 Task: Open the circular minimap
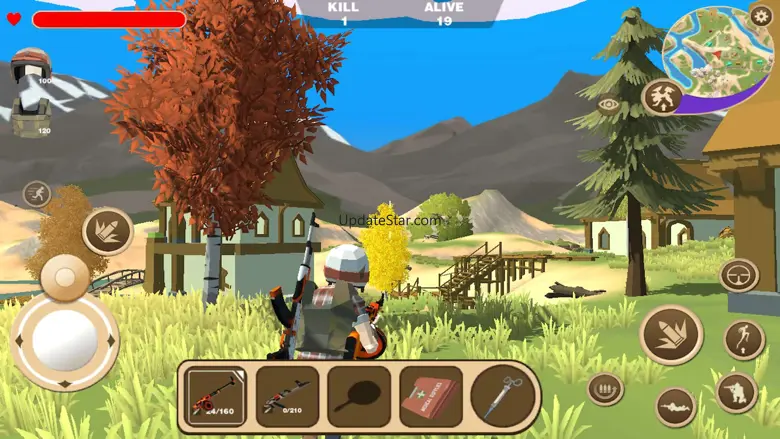coord(717,48)
